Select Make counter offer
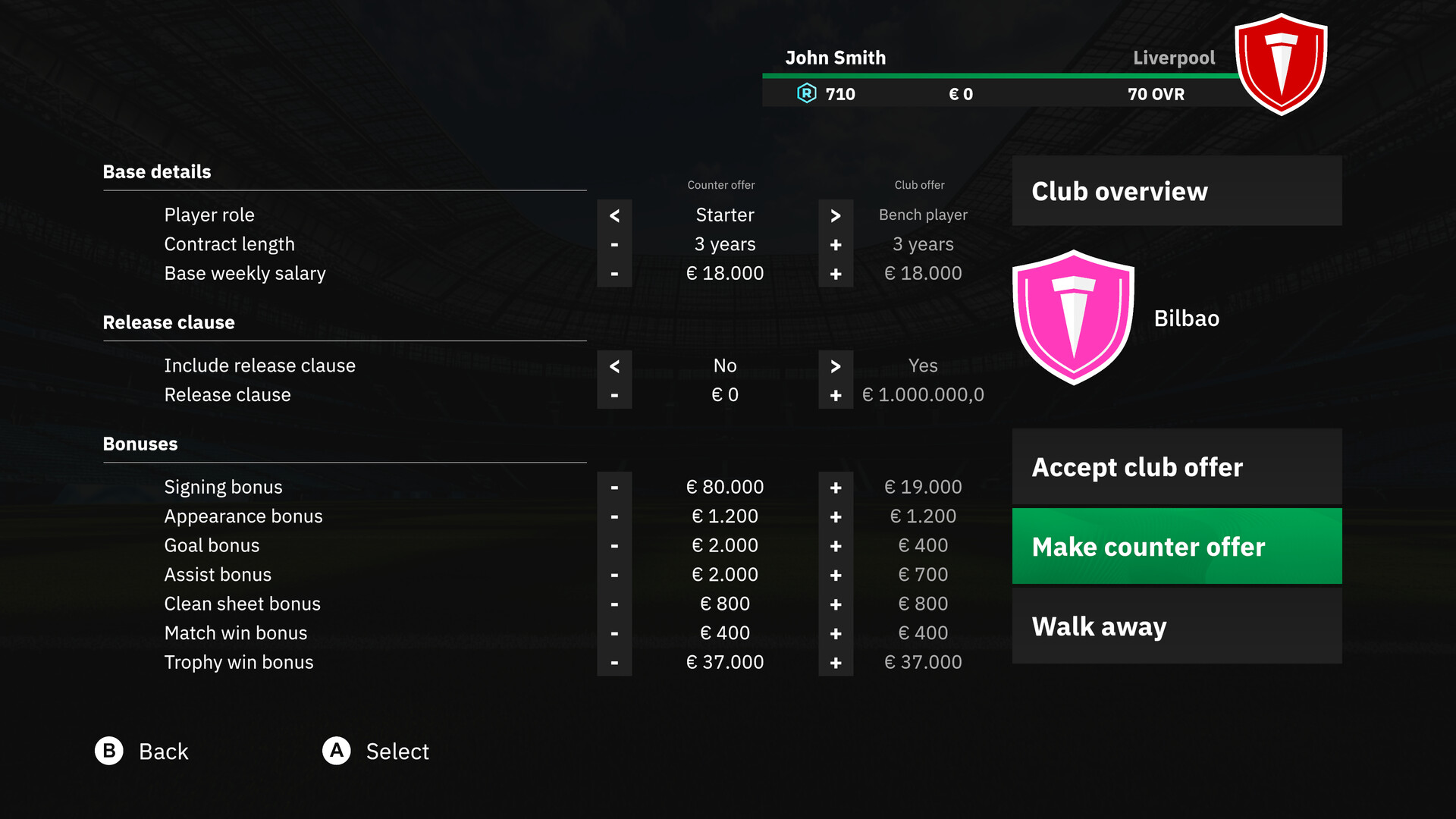The height and width of the screenshot is (819, 1456). [x=1176, y=546]
